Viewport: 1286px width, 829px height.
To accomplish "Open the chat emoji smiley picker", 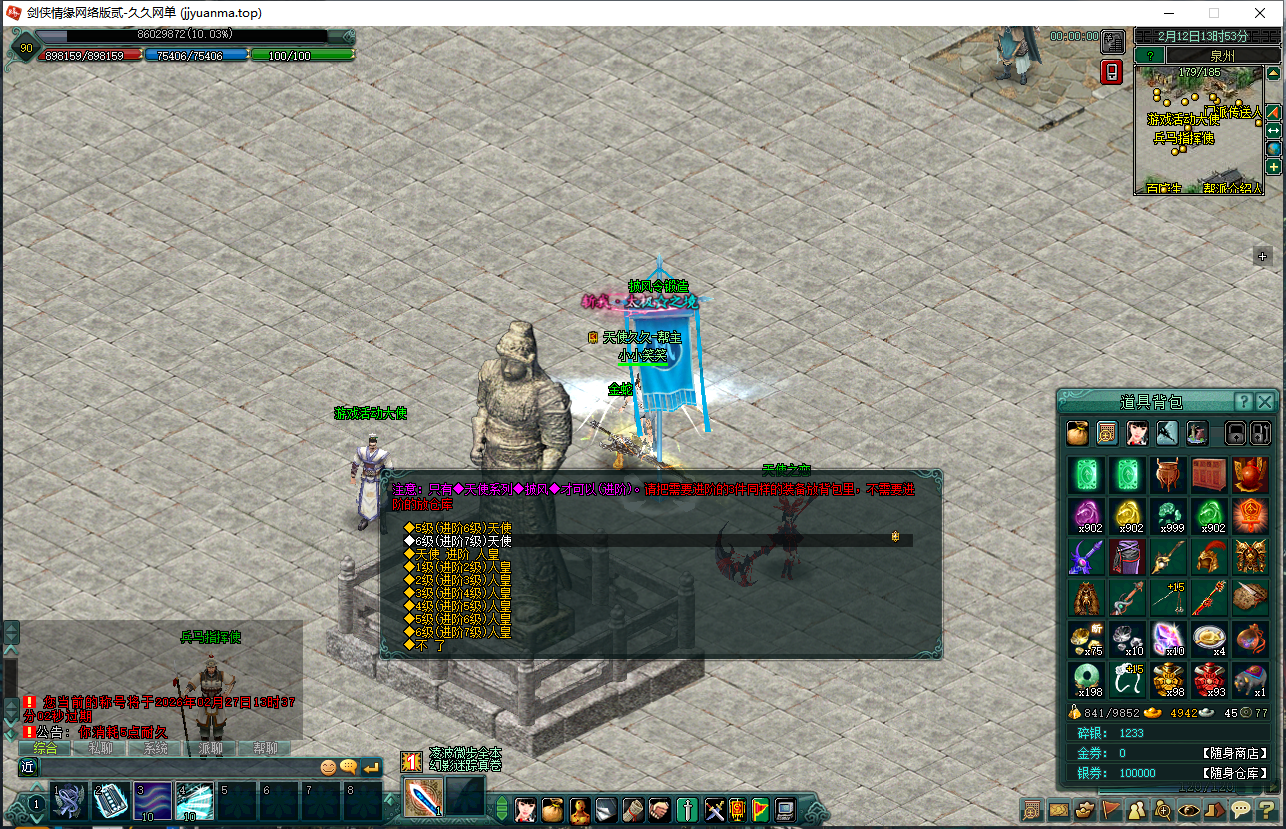I will coord(328,767).
